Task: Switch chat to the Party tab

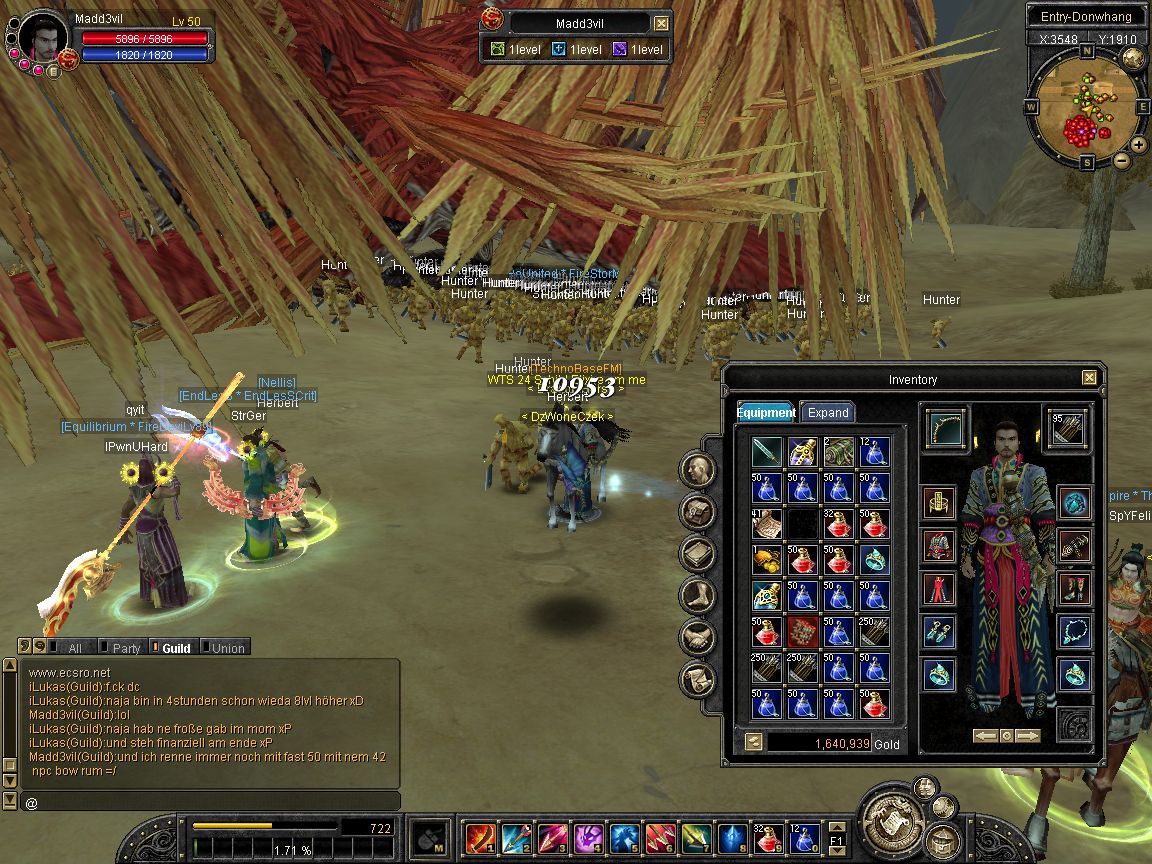Action: [x=125, y=648]
